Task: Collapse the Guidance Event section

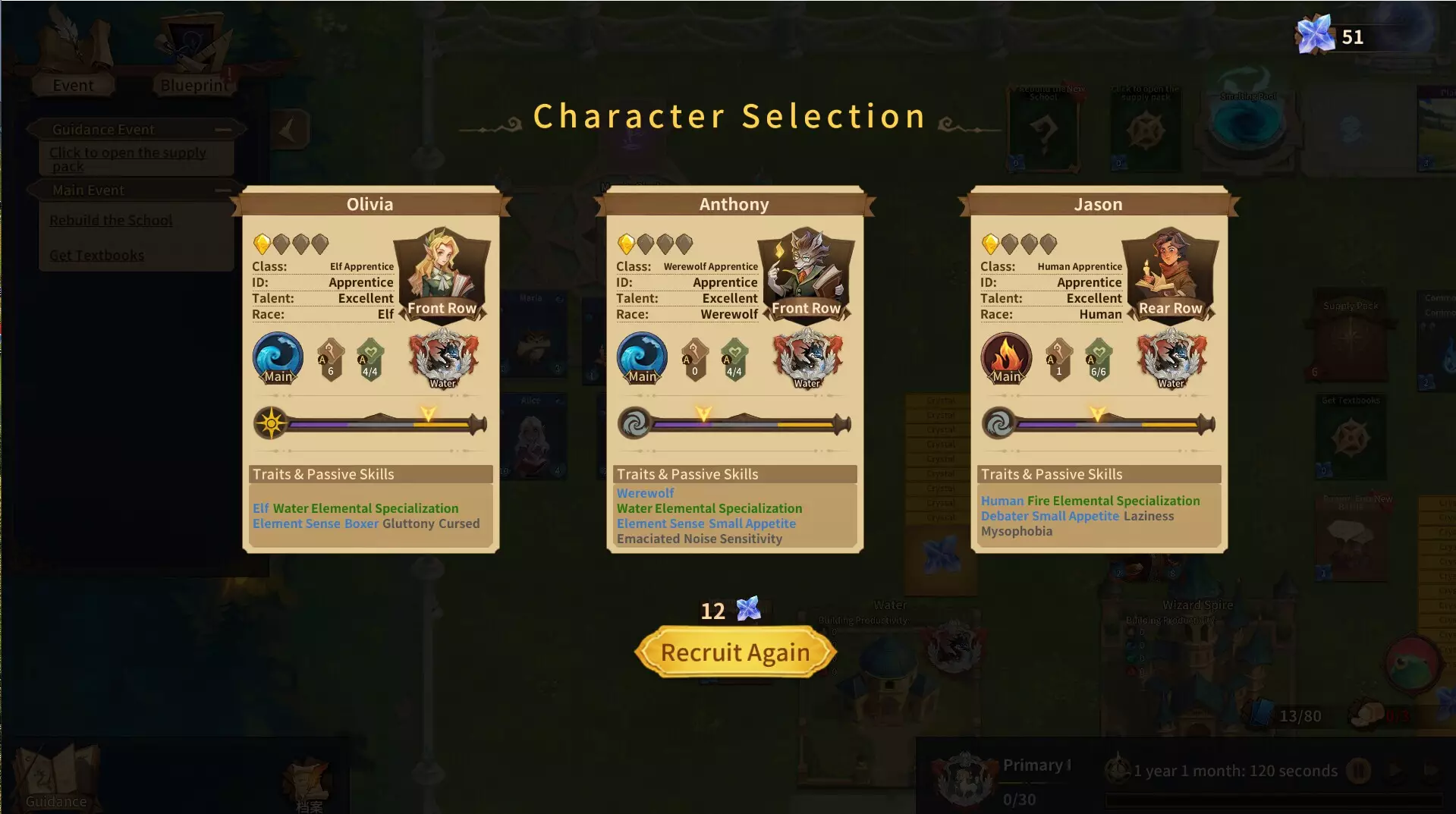Action: [x=224, y=129]
